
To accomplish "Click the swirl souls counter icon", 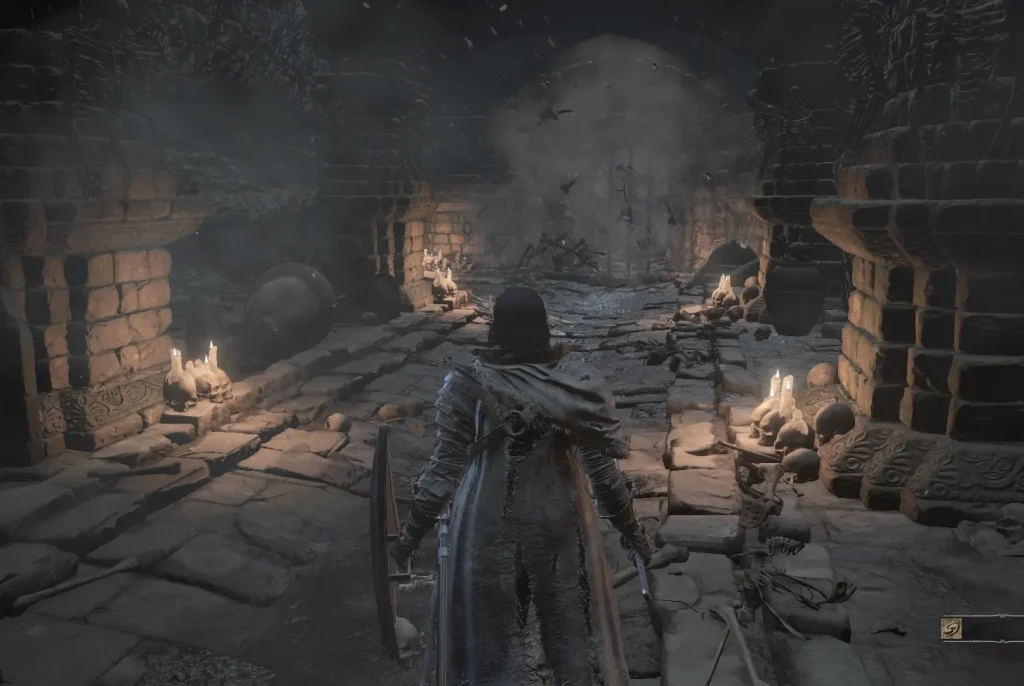I will coord(951,628).
